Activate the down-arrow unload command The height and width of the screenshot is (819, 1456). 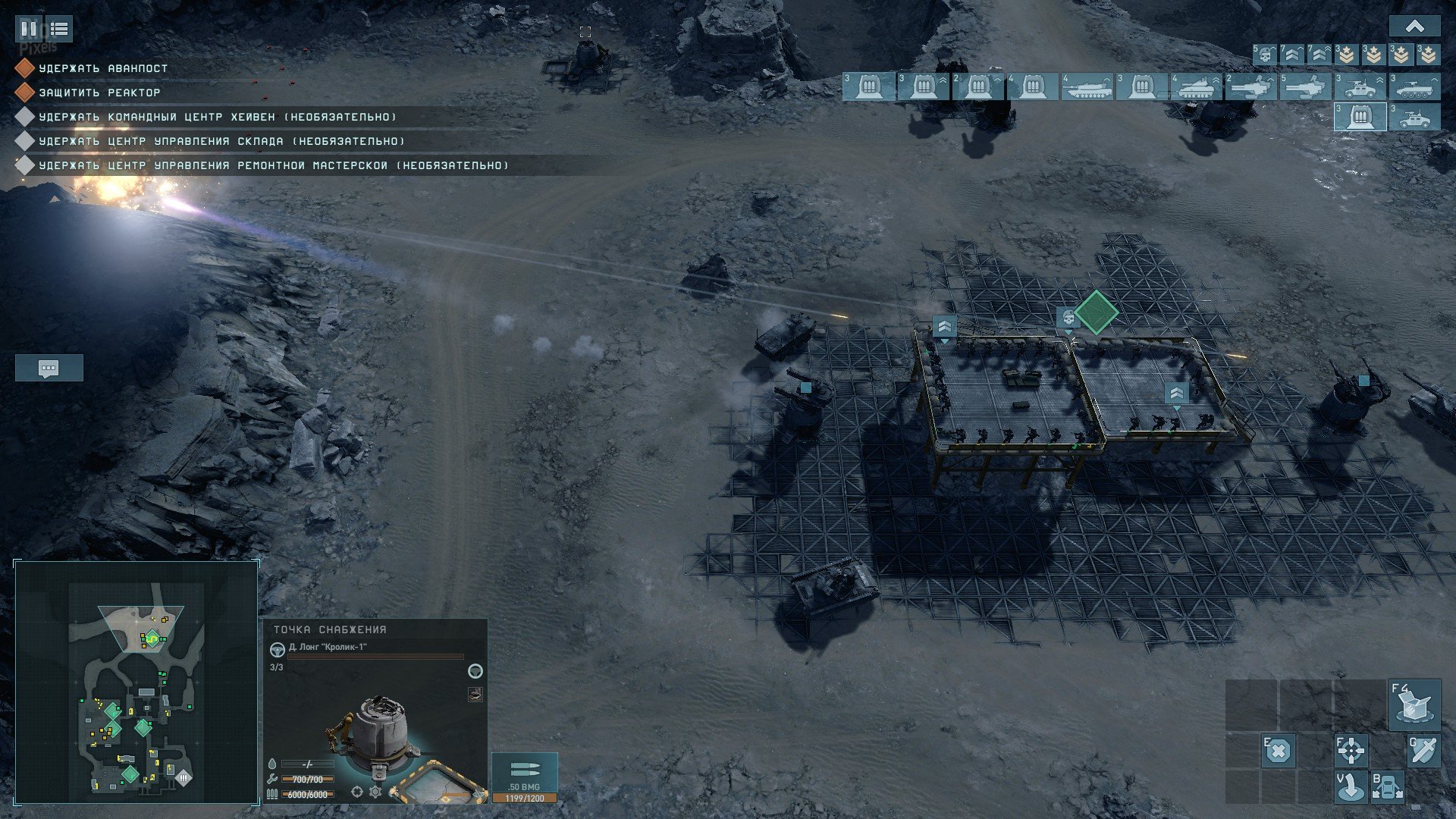[x=1351, y=786]
